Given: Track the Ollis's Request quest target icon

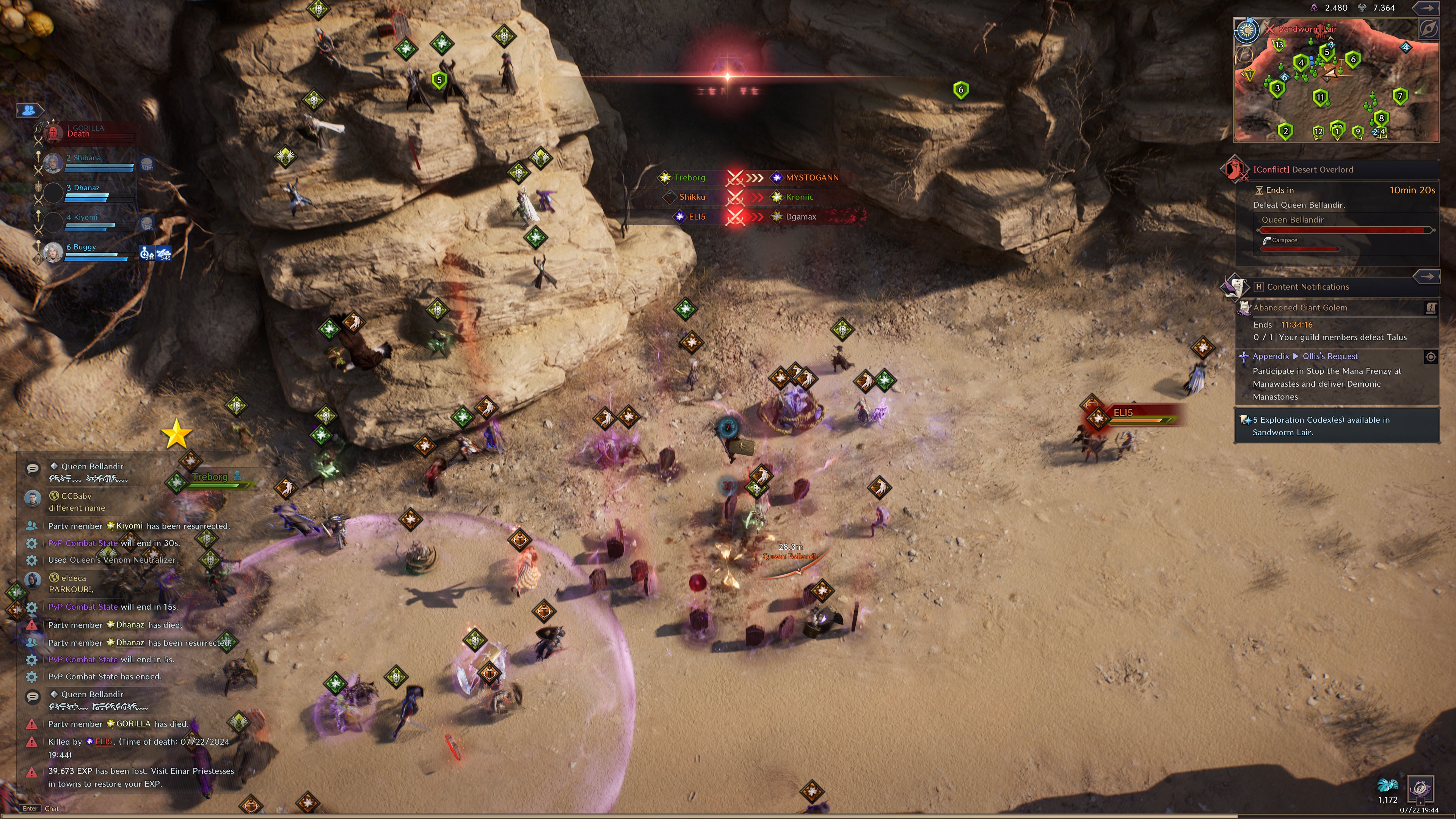Looking at the screenshot, I should click(x=1430, y=357).
